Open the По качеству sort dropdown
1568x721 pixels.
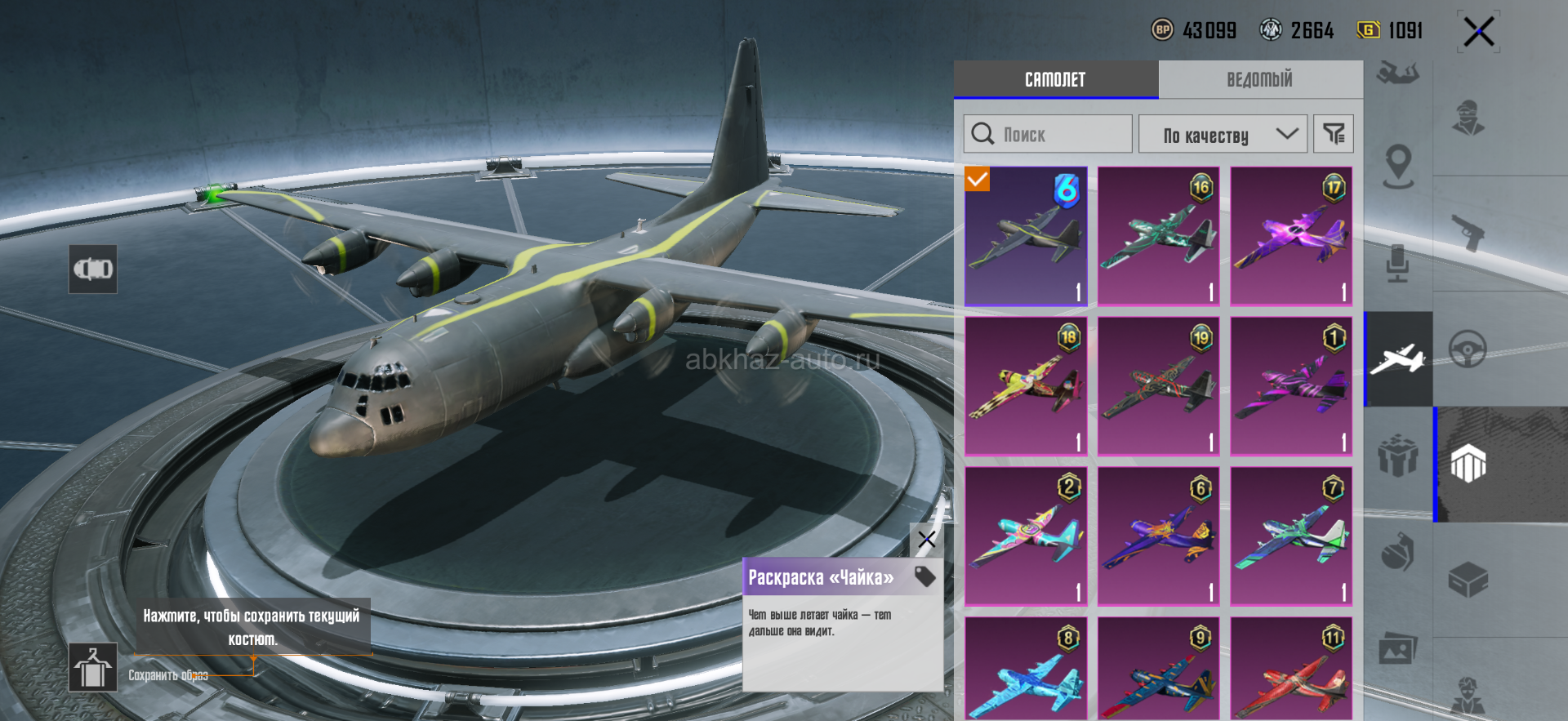click(1223, 135)
